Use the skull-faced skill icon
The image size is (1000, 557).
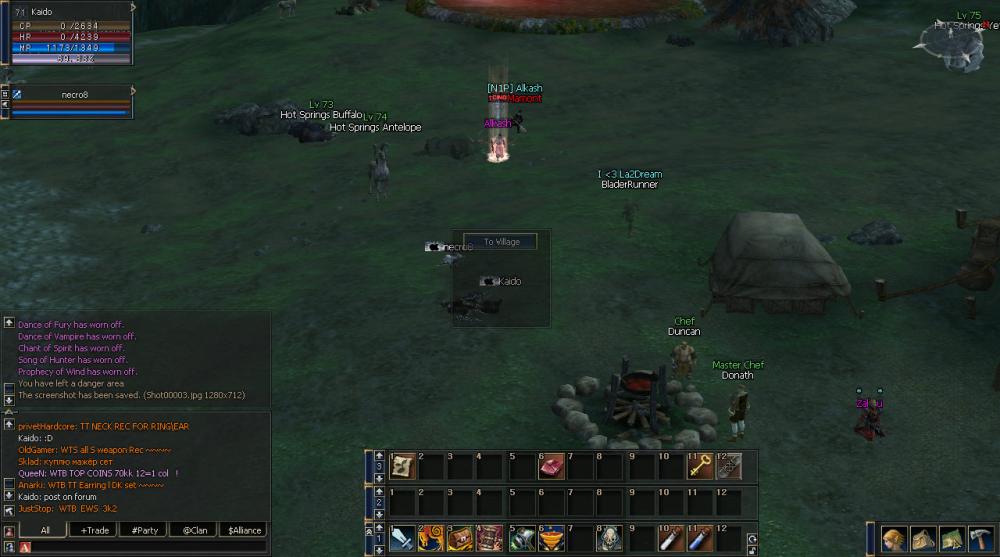click(611, 539)
